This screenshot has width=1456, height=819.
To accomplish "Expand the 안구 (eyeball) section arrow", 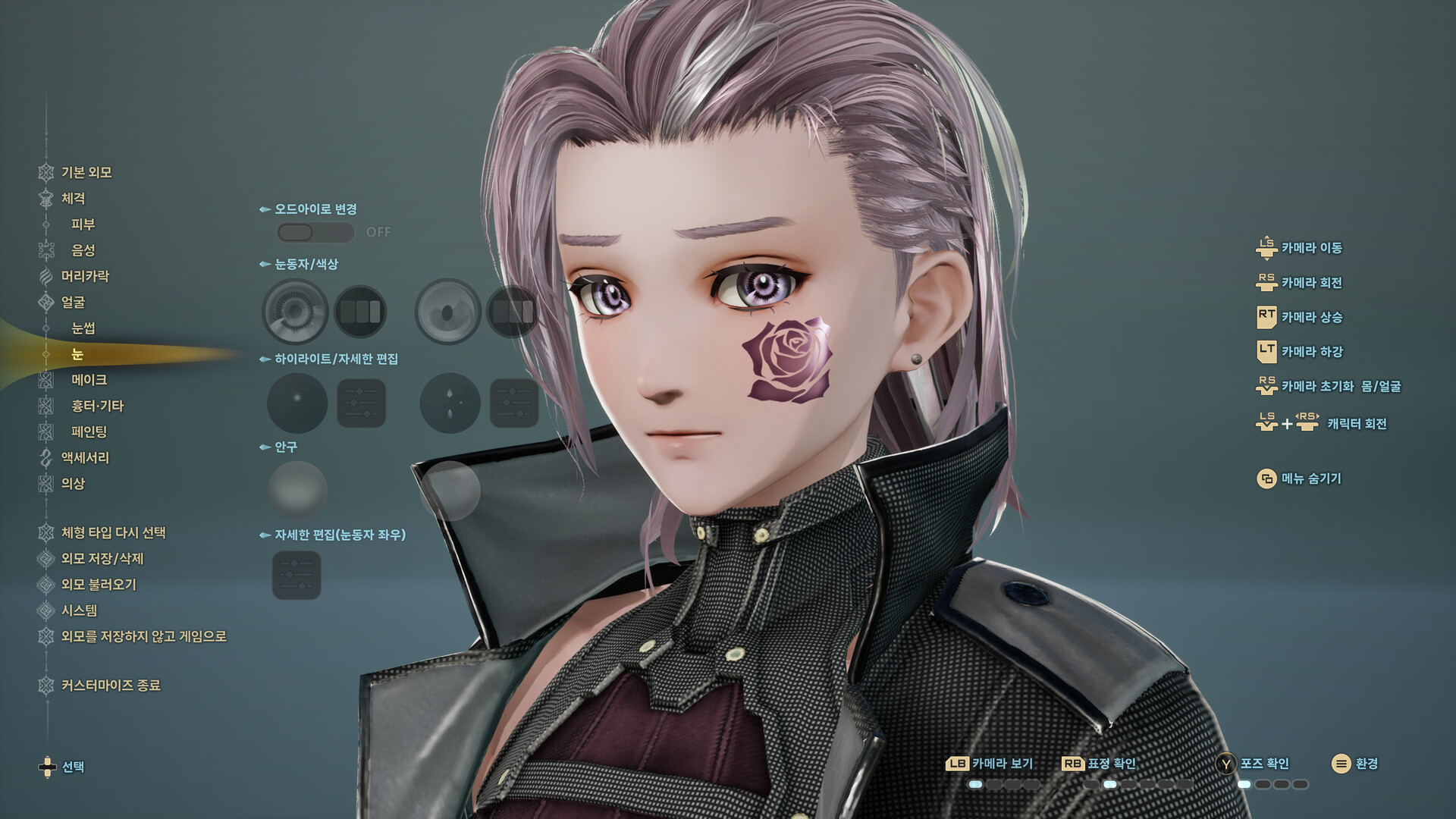I will (264, 447).
